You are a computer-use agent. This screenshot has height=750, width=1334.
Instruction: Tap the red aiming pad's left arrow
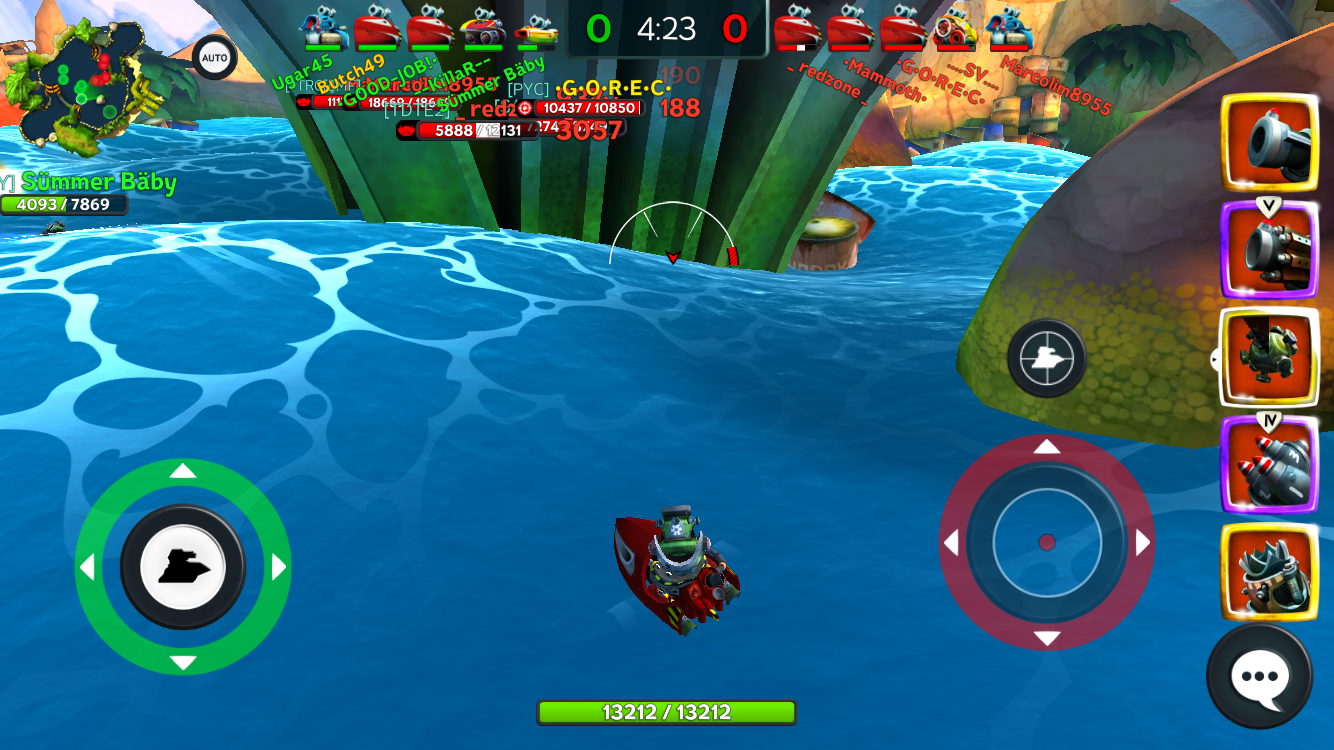[952, 543]
